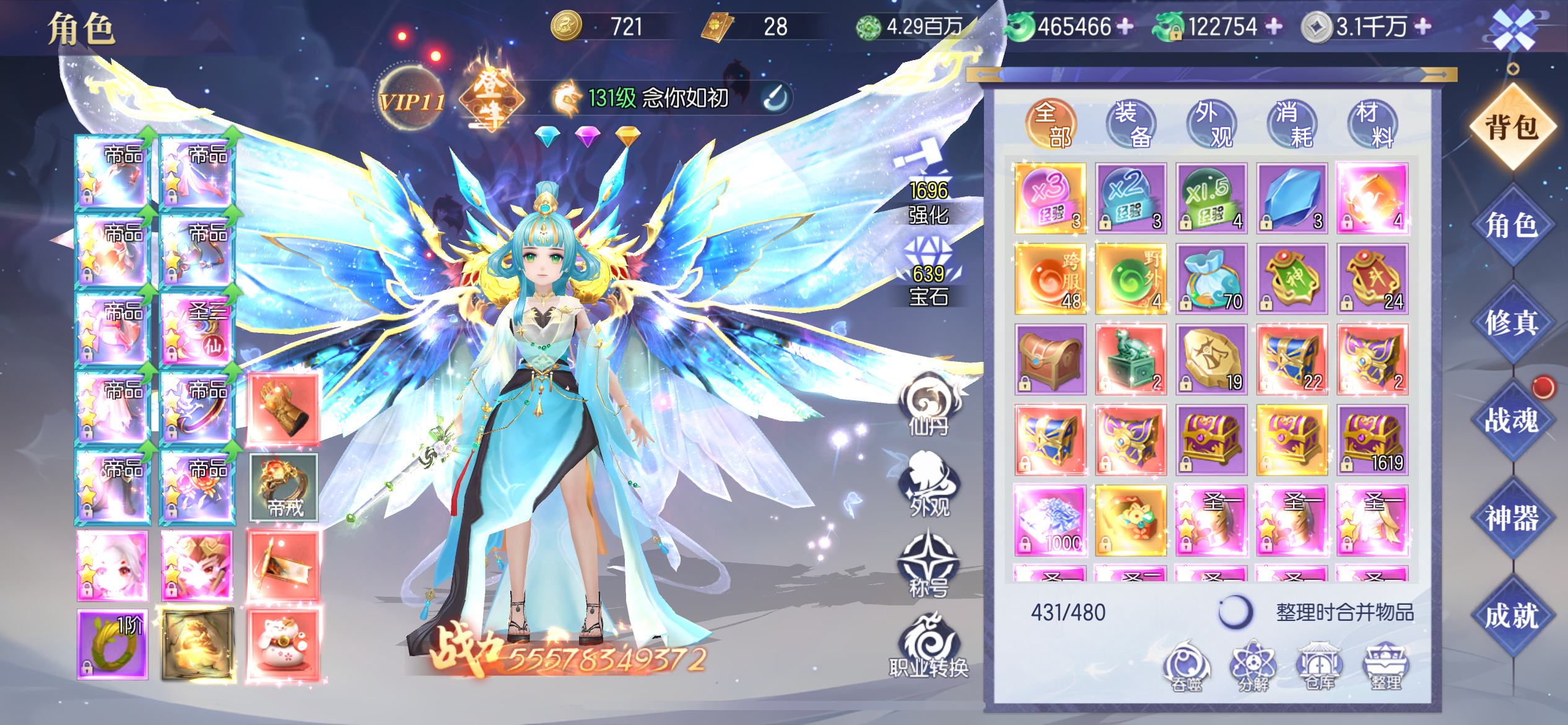Open the 战魂 battle soul tab
Viewport: 1568px width, 725px height.
point(1511,420)
